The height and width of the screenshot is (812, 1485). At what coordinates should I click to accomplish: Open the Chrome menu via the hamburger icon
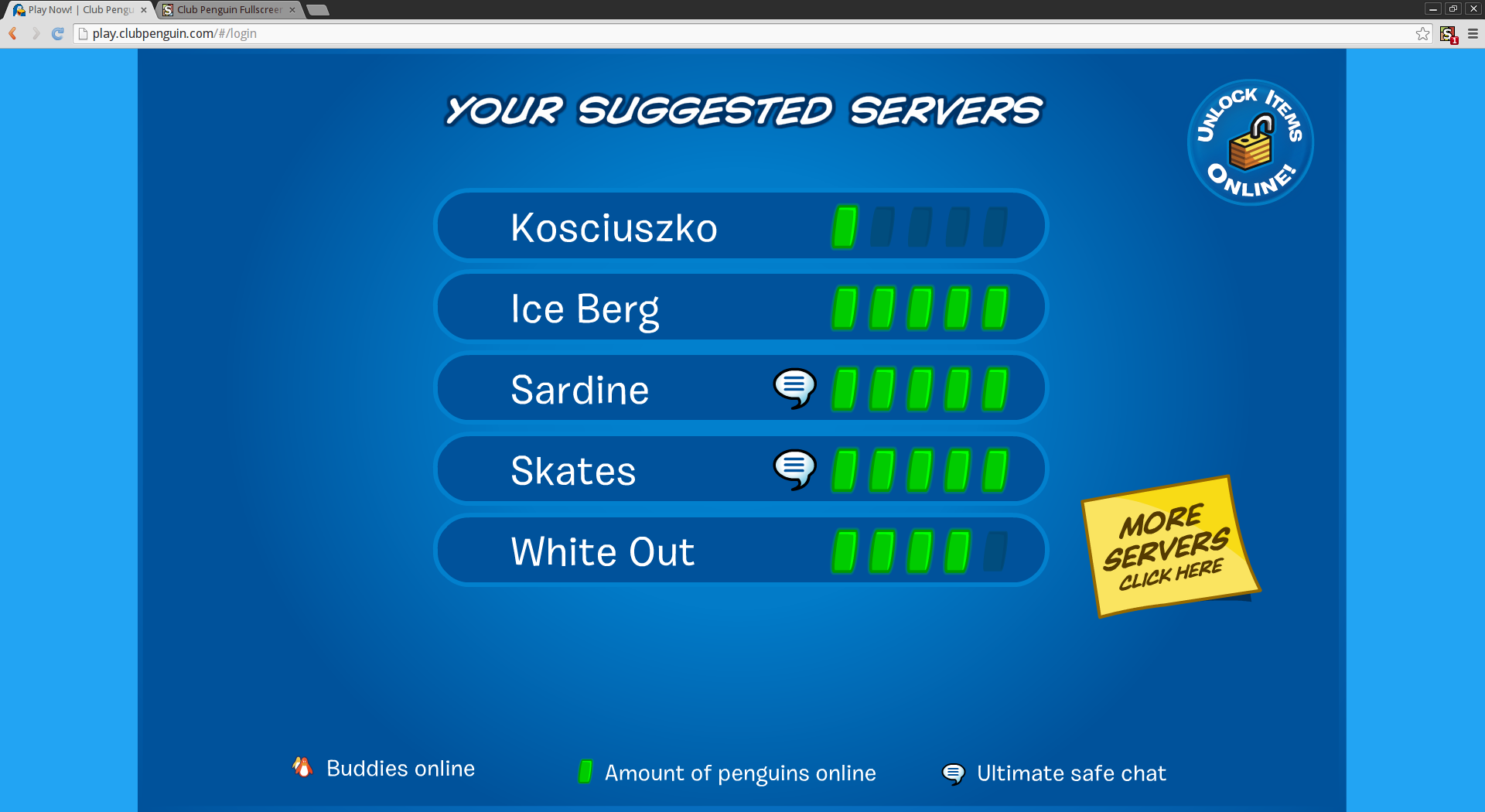click(1473, 33)
